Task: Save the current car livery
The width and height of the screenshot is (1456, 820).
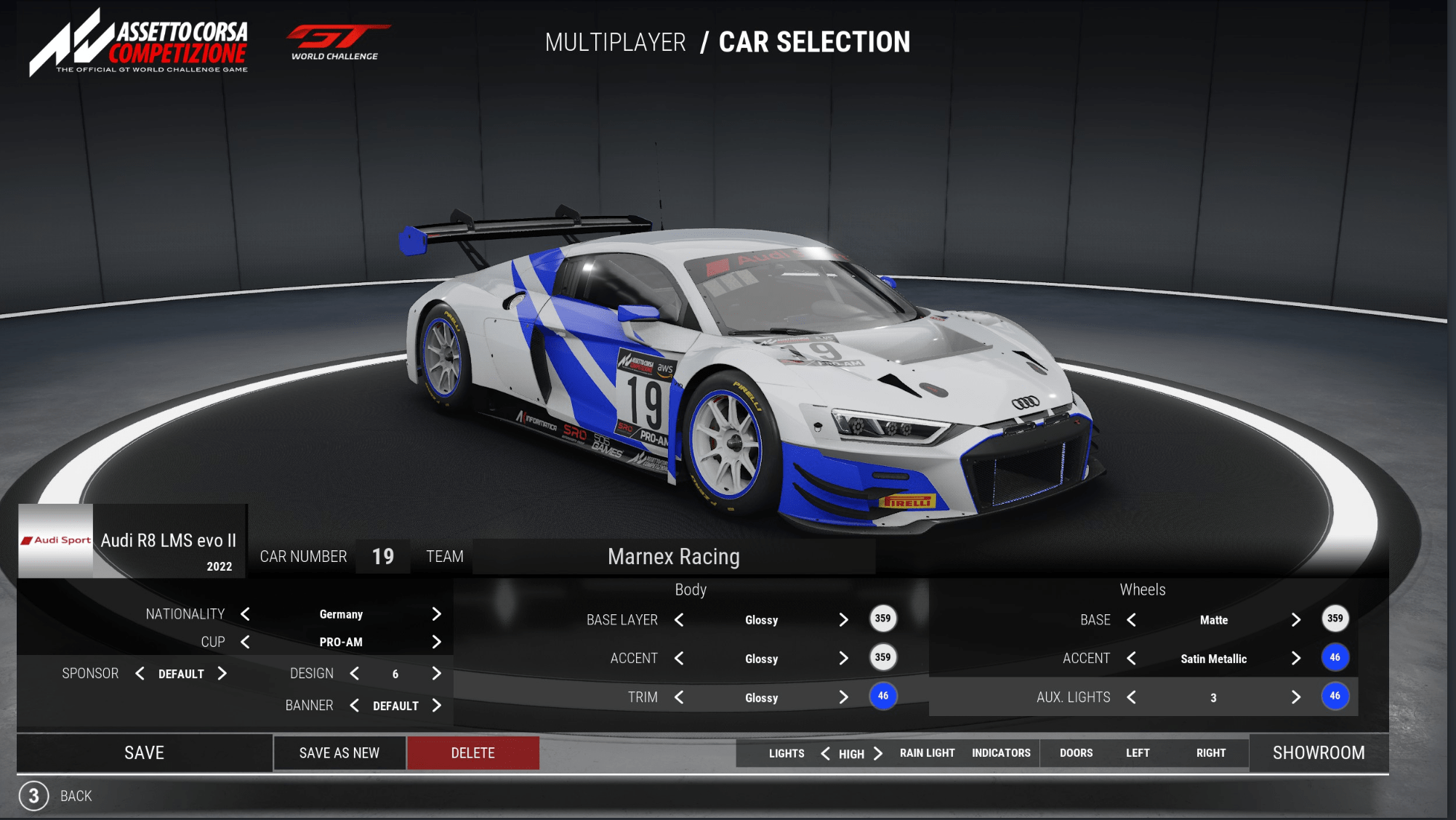Action: 144,752
